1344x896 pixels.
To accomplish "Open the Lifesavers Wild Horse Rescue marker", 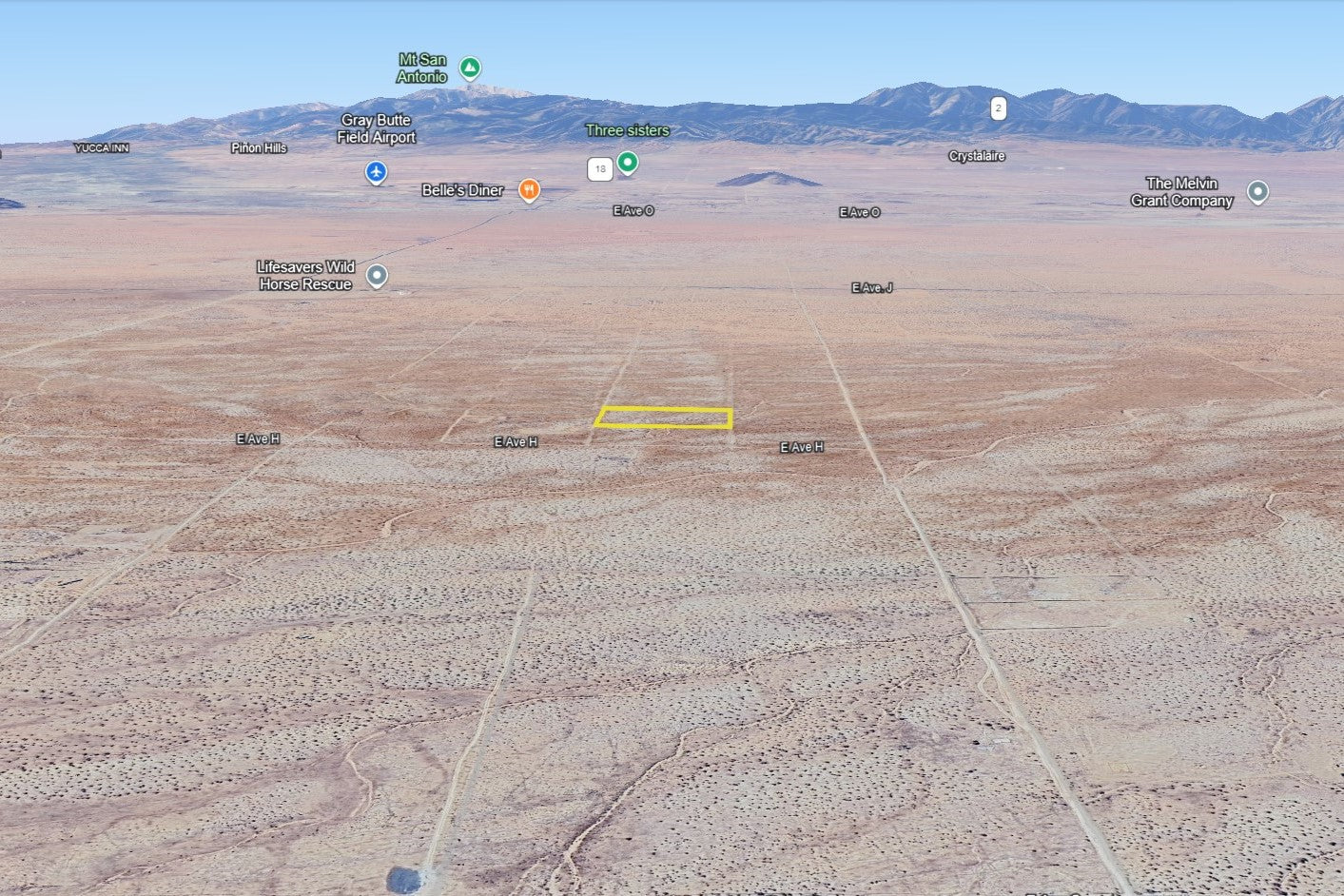I will pos(377,276).
